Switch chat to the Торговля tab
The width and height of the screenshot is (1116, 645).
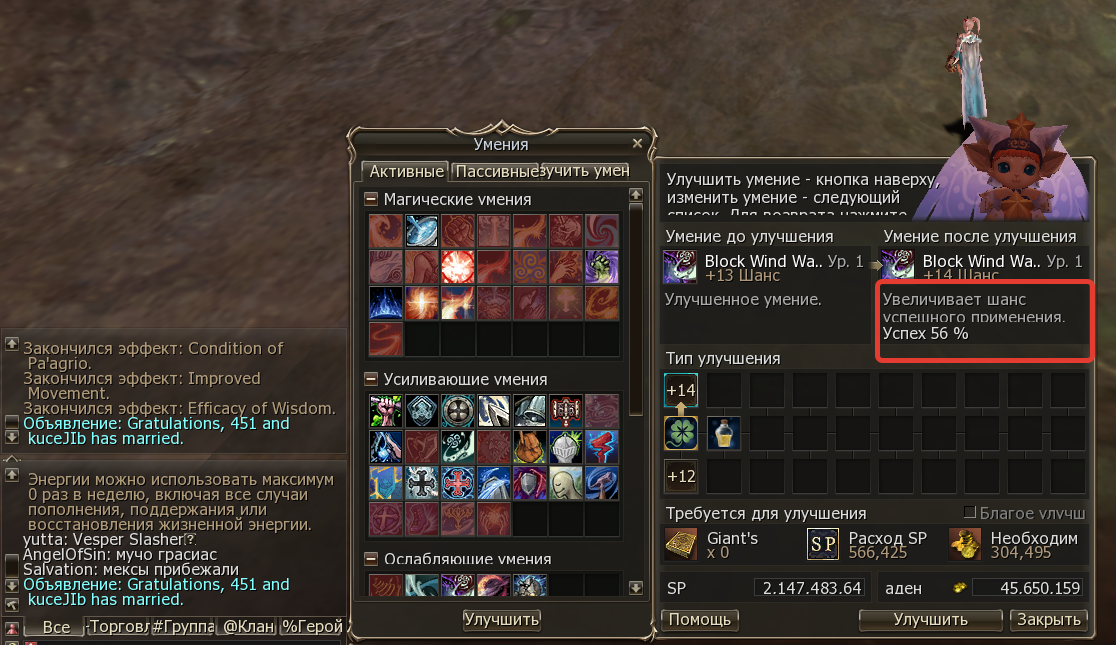tap(118, 628)
